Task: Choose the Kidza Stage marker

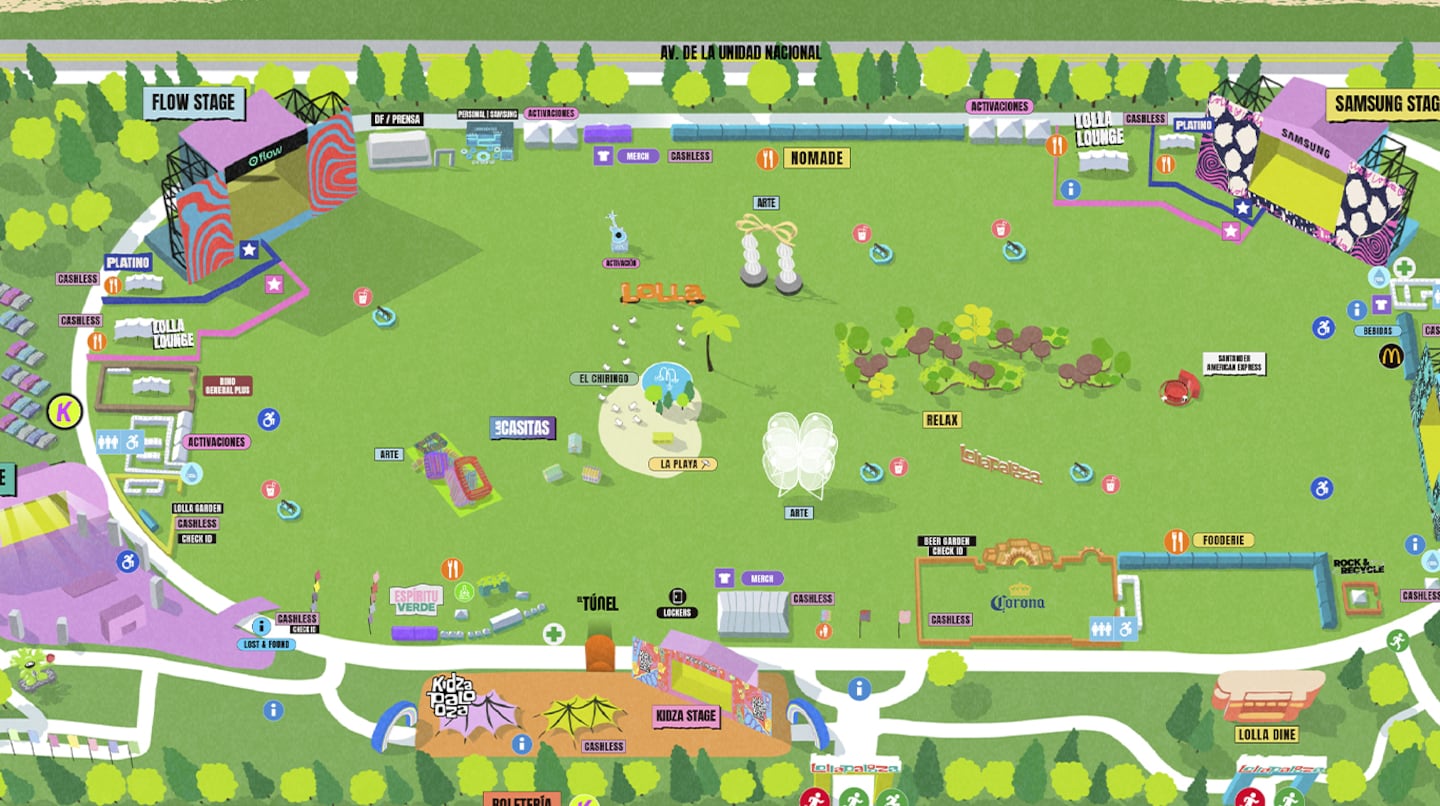Action: tap(686, 716)
